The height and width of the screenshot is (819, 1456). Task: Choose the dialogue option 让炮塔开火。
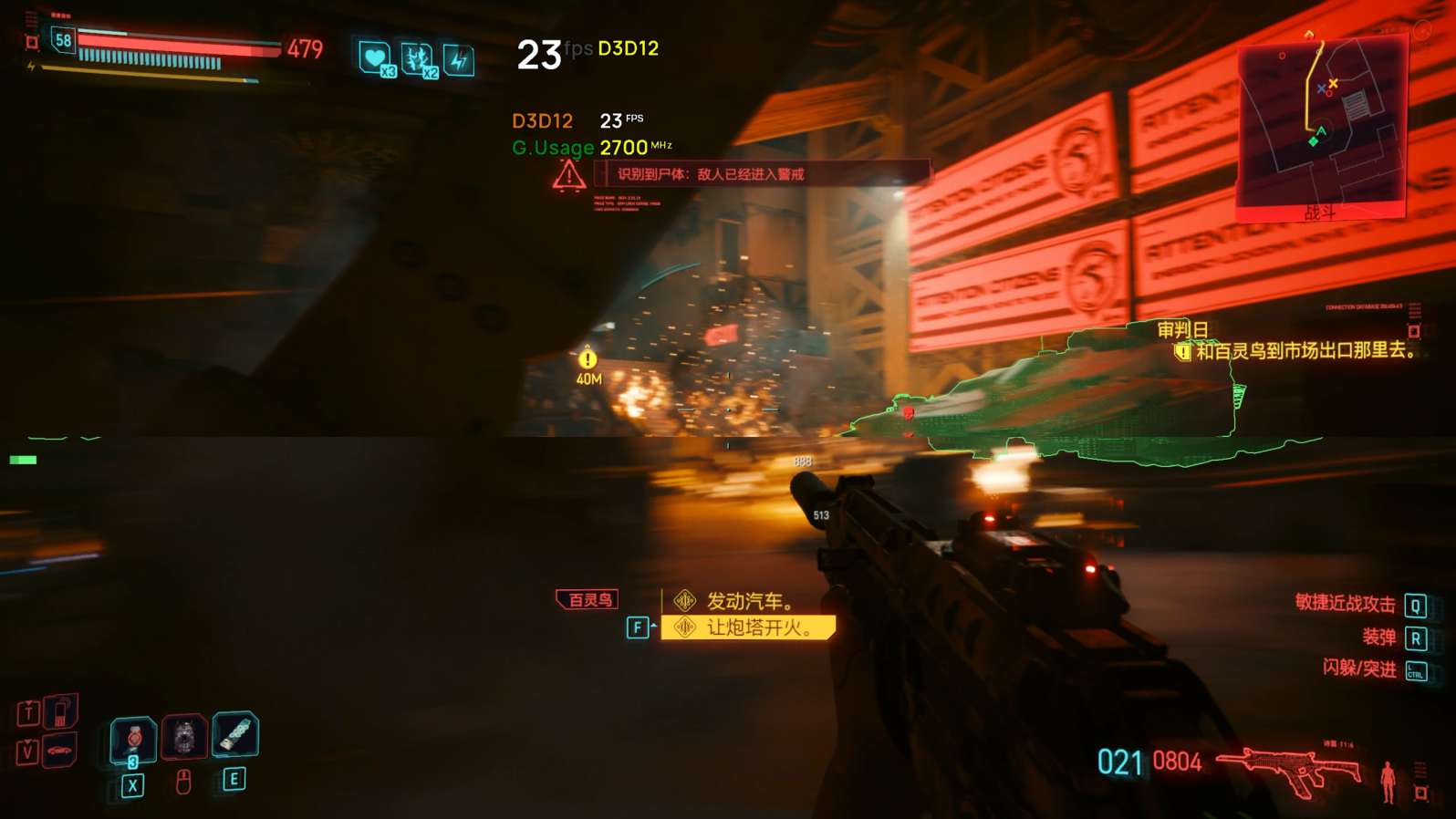coord(748,627)
